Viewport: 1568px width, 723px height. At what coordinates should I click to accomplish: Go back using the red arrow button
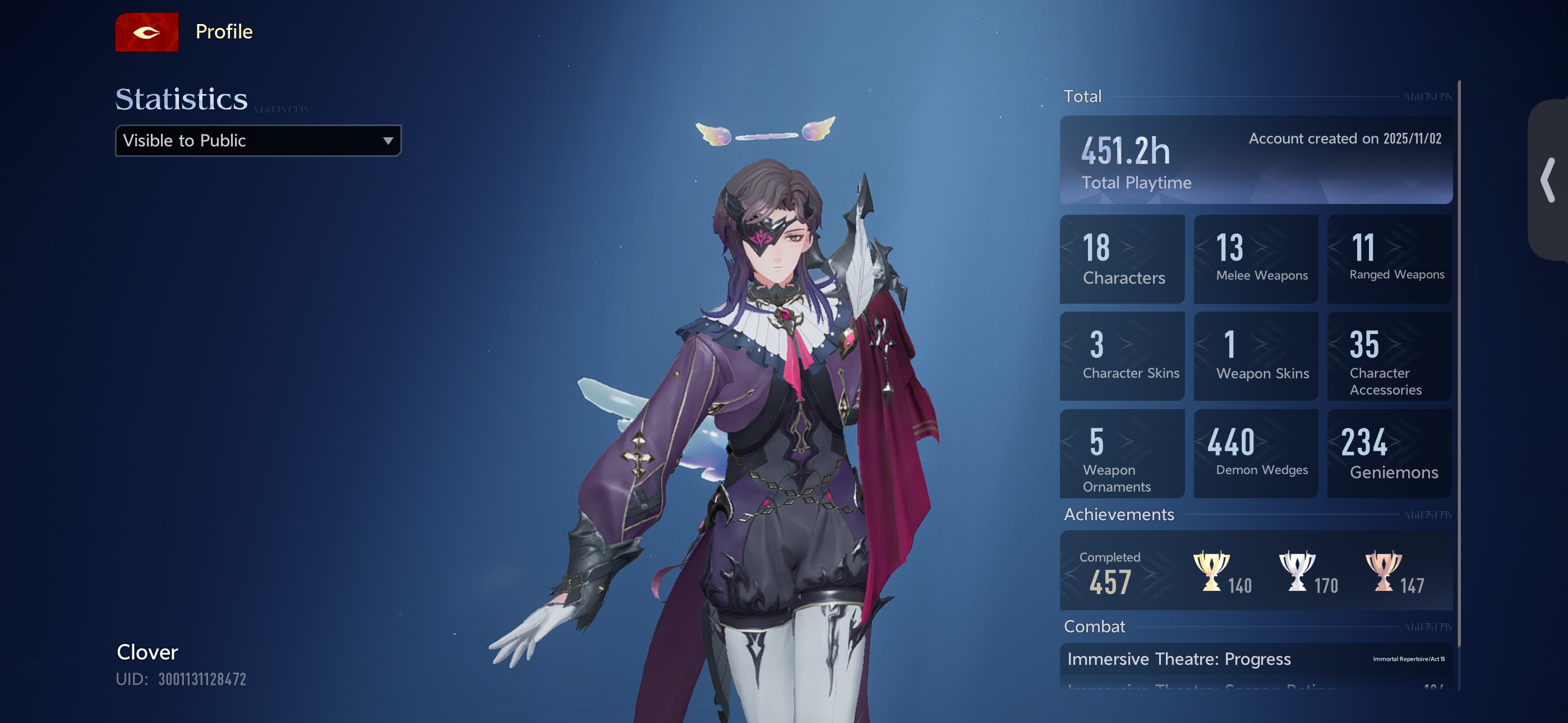(x=147, y=33)
